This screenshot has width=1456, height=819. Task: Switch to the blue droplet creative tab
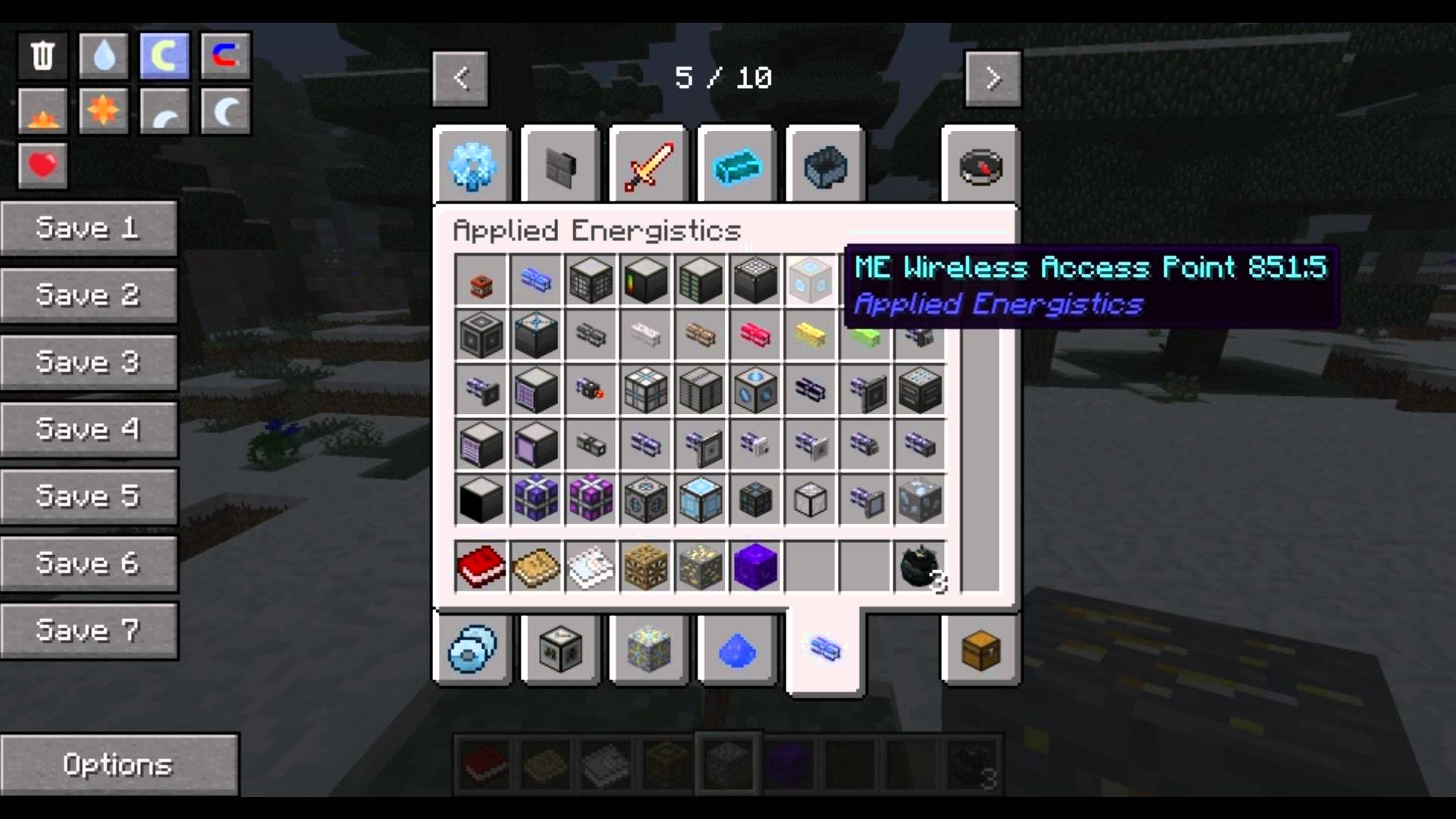(x=737, y=650)
